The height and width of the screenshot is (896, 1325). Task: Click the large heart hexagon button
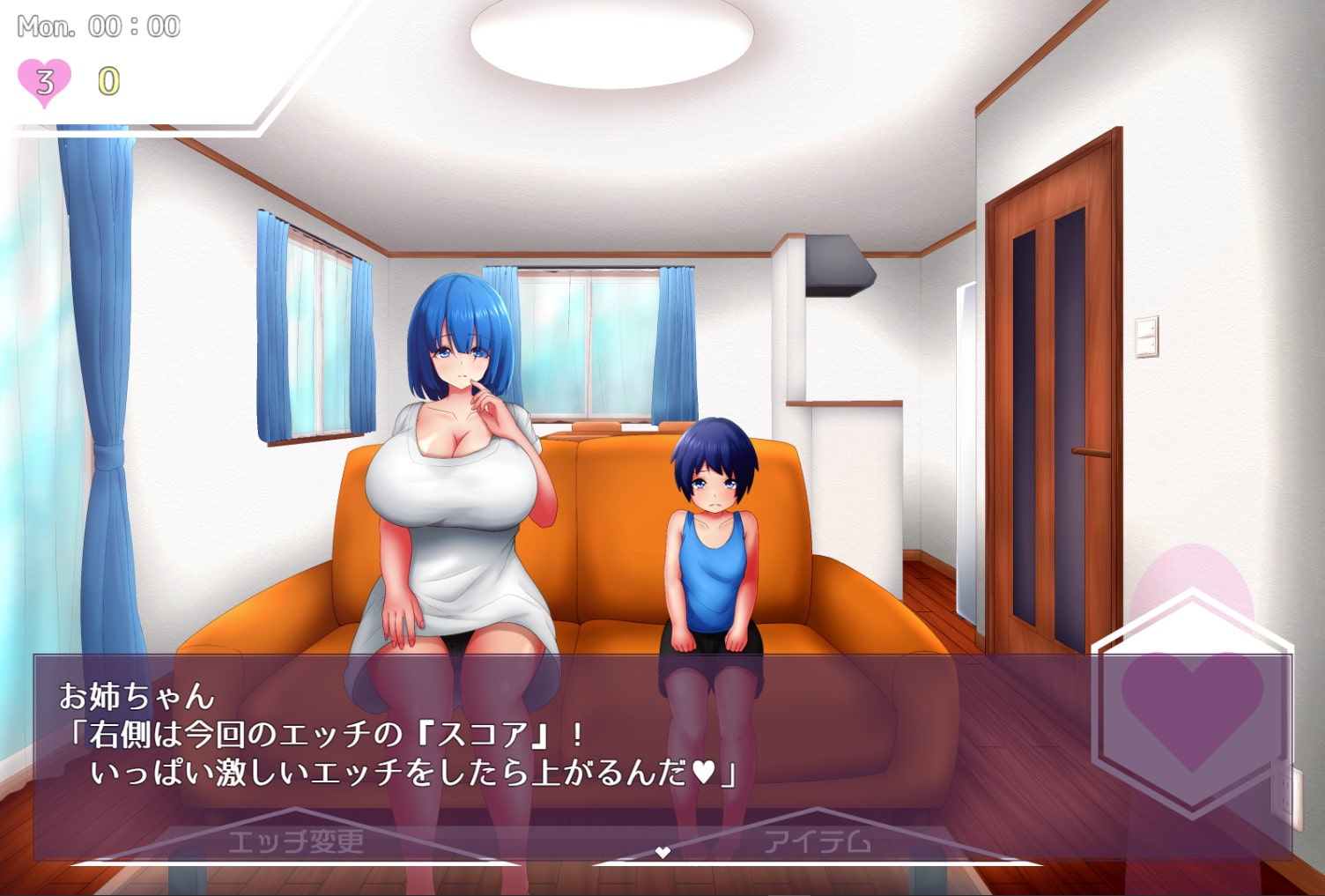tap(1191, 706)
